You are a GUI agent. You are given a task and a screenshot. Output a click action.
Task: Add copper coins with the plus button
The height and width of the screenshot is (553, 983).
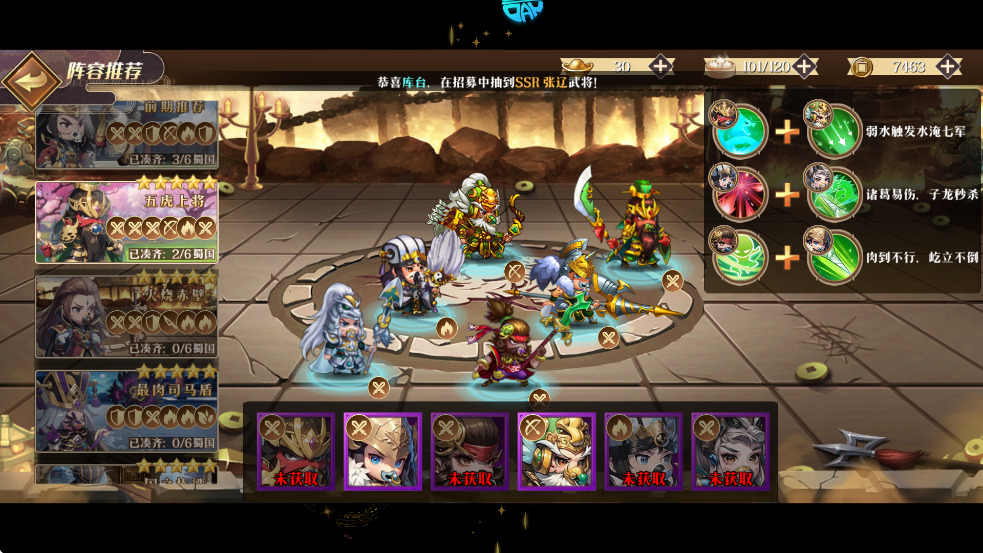(x=948, y=67)
